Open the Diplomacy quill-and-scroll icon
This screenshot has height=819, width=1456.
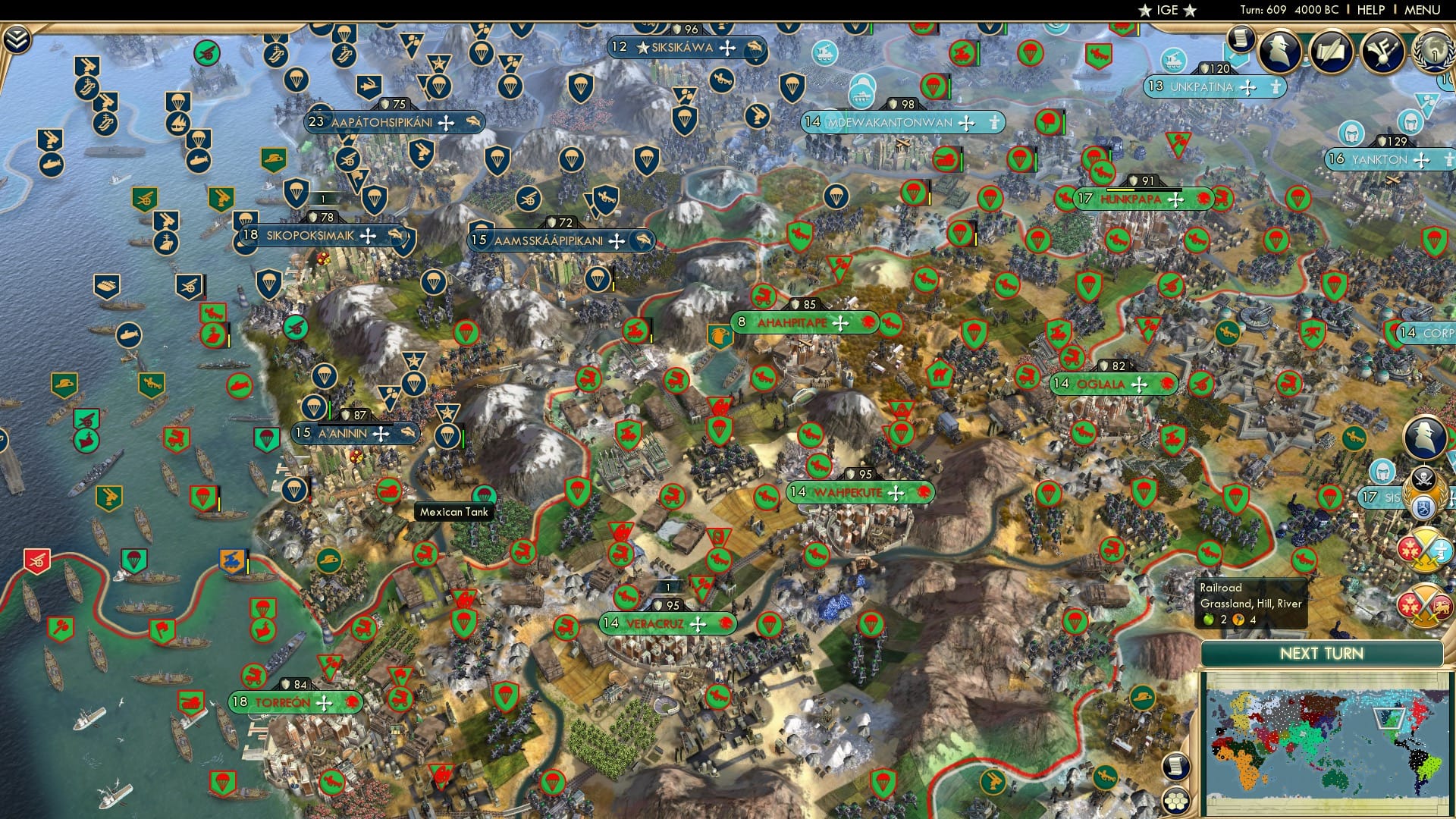click(1331, 52)
